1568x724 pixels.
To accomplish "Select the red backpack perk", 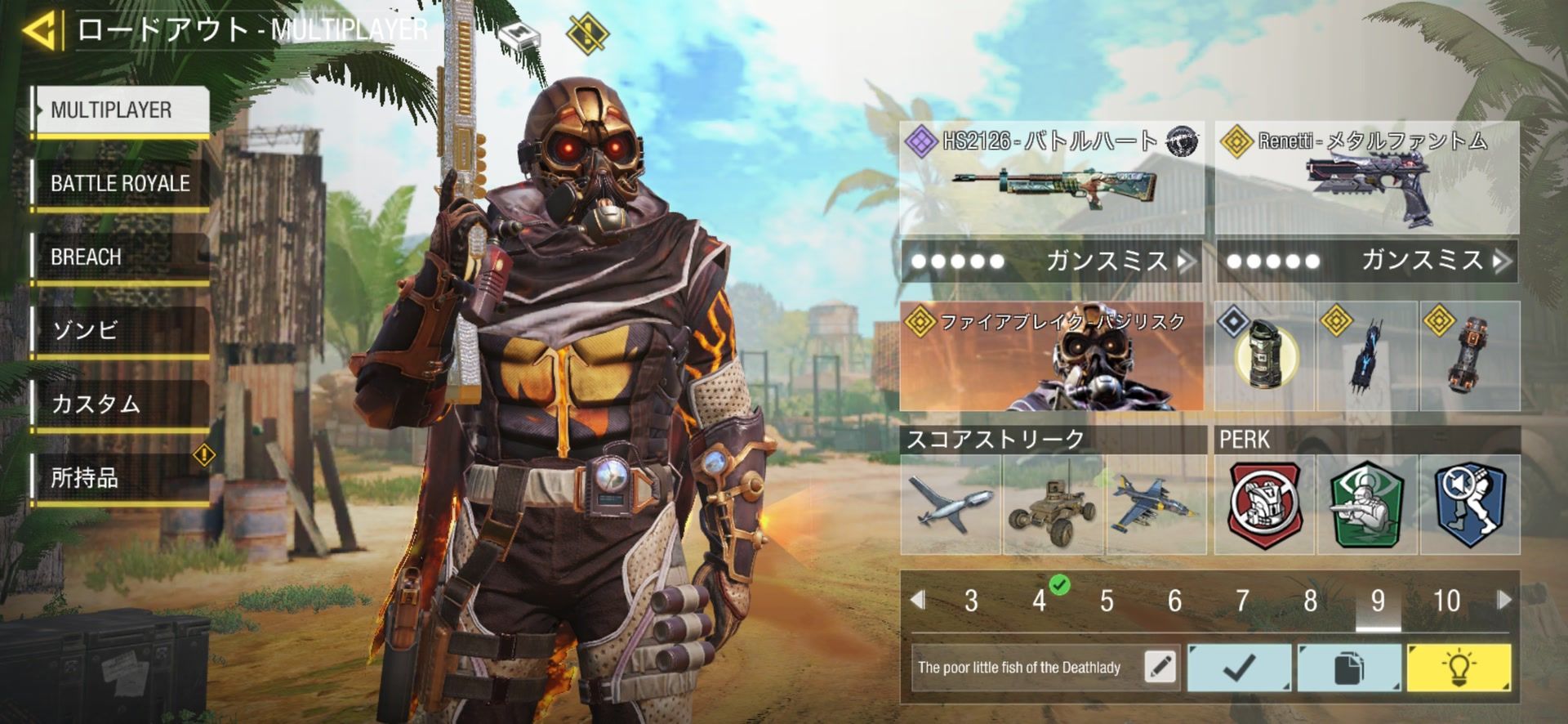I will 1264,504.
